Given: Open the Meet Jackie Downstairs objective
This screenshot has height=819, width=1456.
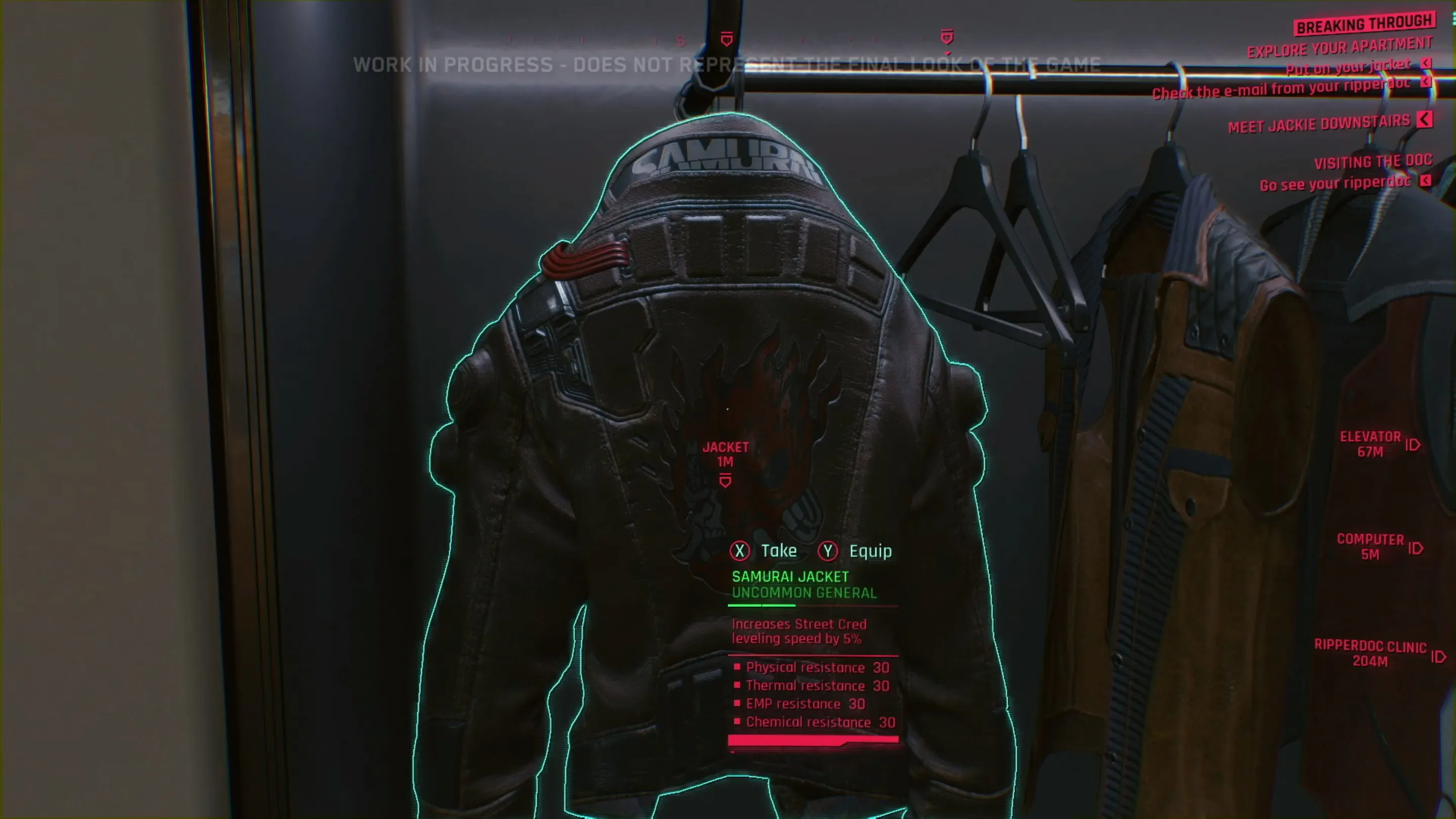Looking at the screenshot, I should (1319, 124).
